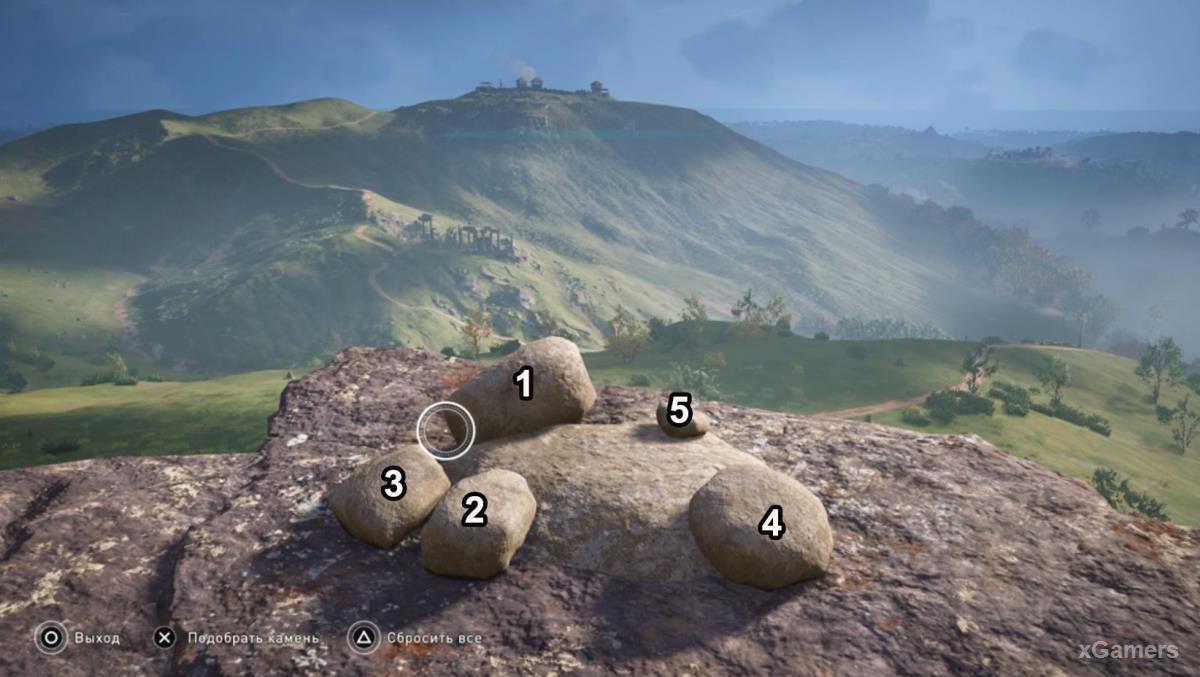Choose the stone numbered 3
The image size is (1200, 677).
[389, 495]
